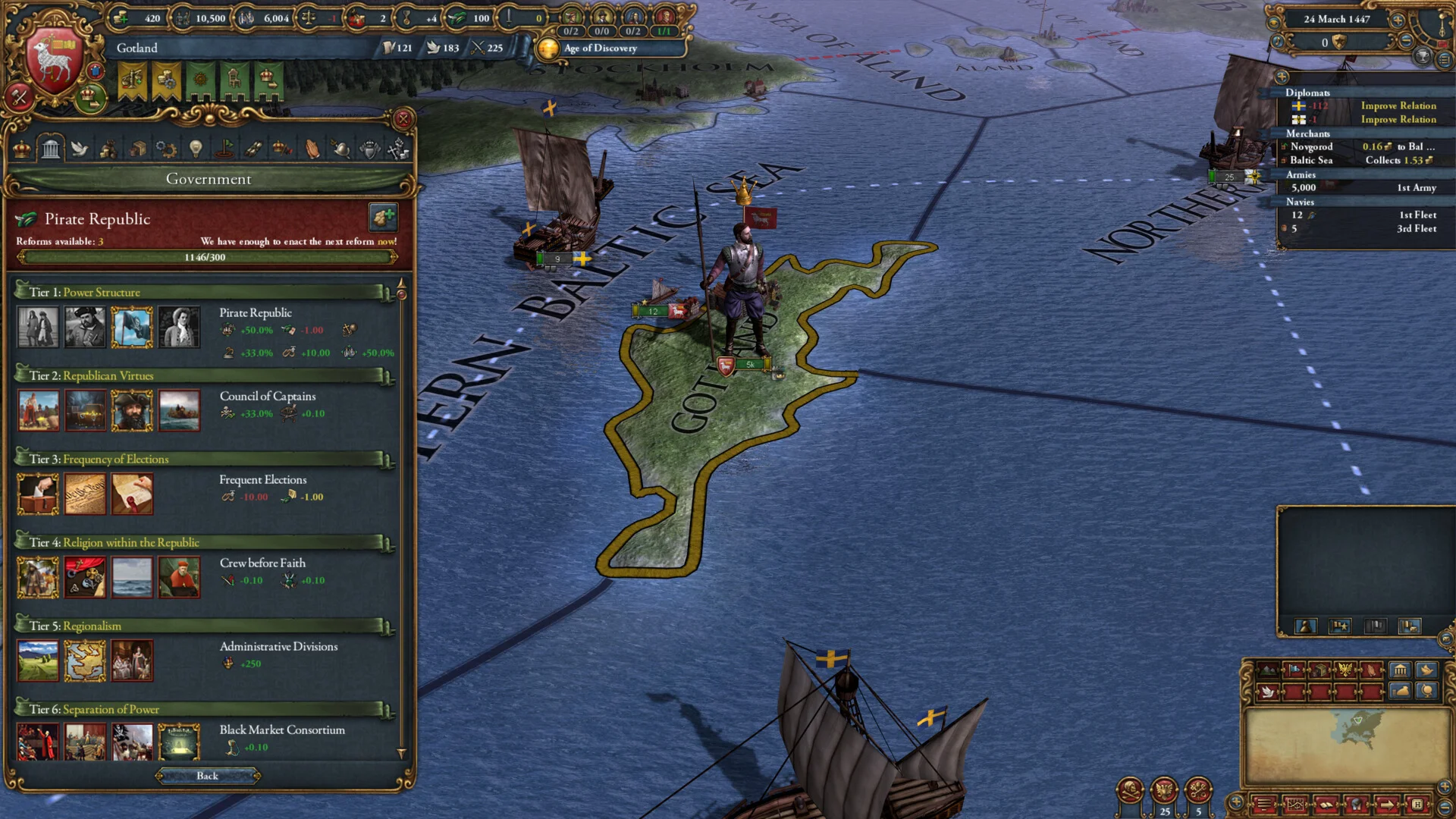1456x819 pixels.
Task: Open the Ideas lightbulb panel
Action: [196, 149]
